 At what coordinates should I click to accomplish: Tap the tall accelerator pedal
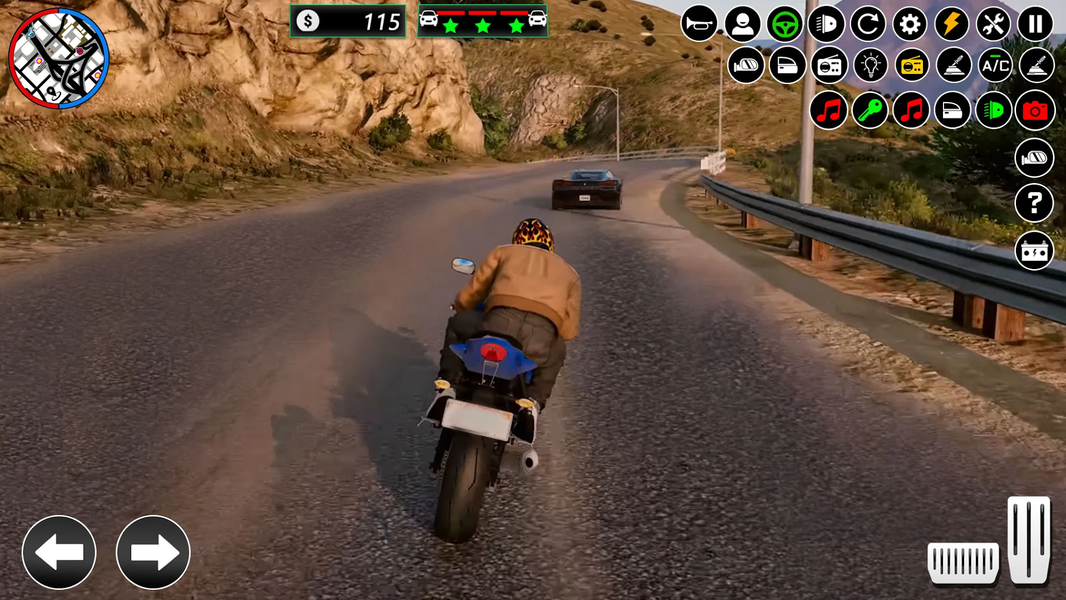pyautogui.click(x=1029, y=539)
